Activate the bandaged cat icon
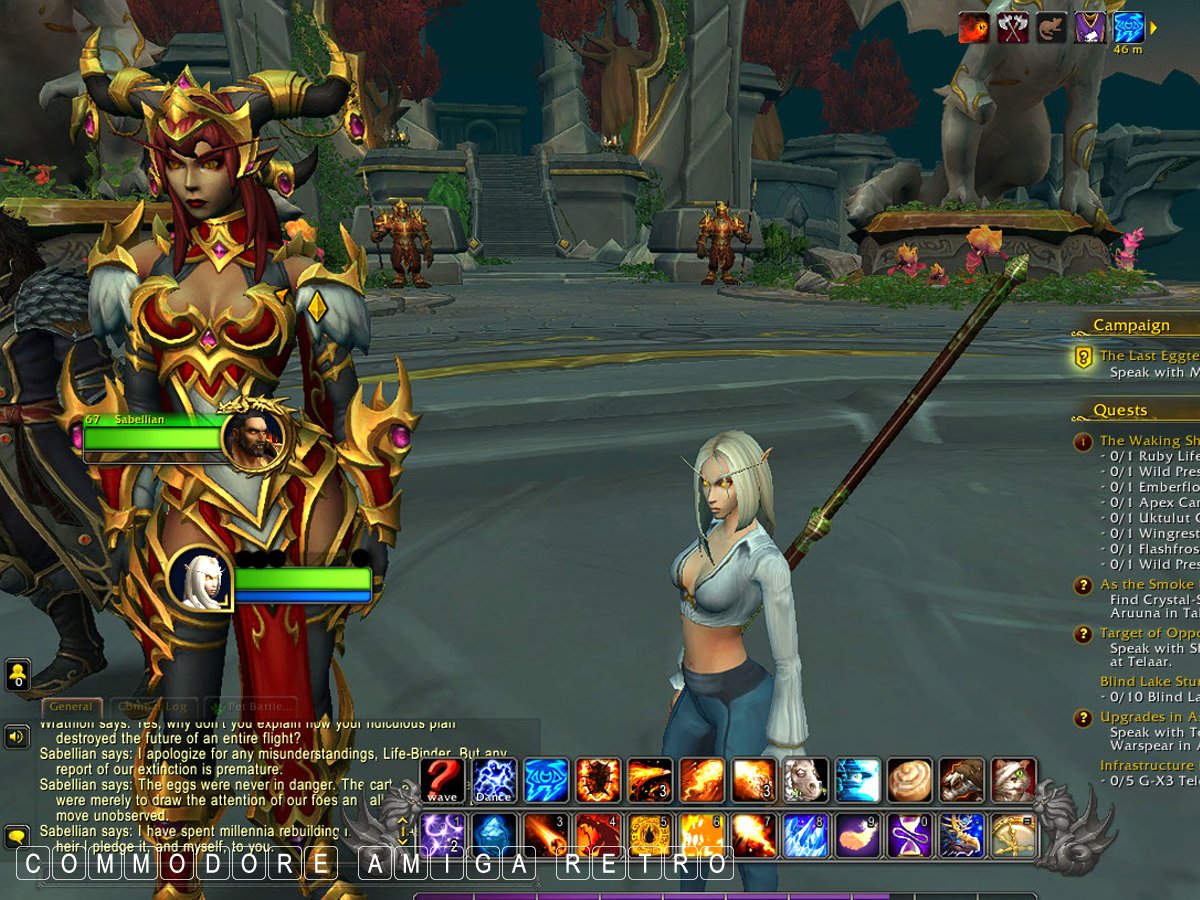The width and height of the screenshot is (1200, 900). tap(1014, 780)
